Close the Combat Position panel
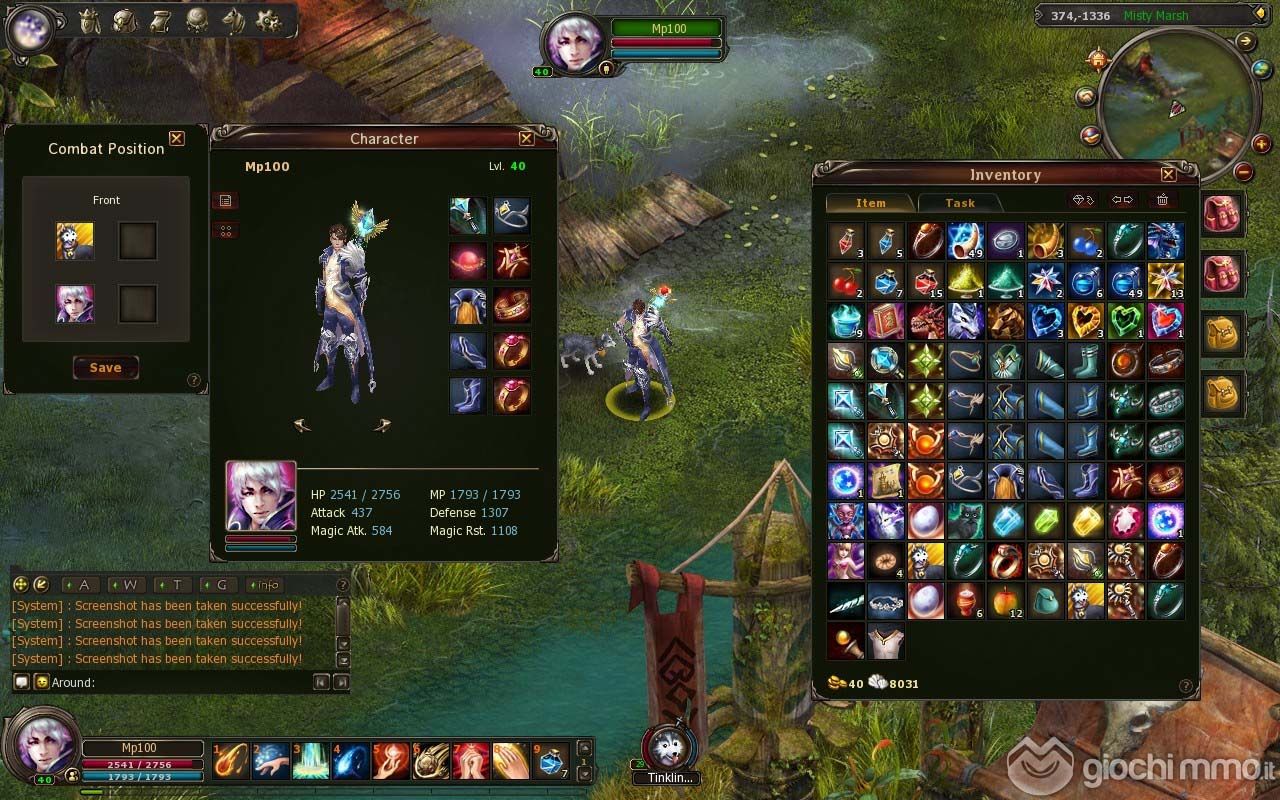Image resolution: width=1280 pixels, height=800 pixels. (177, 139)
